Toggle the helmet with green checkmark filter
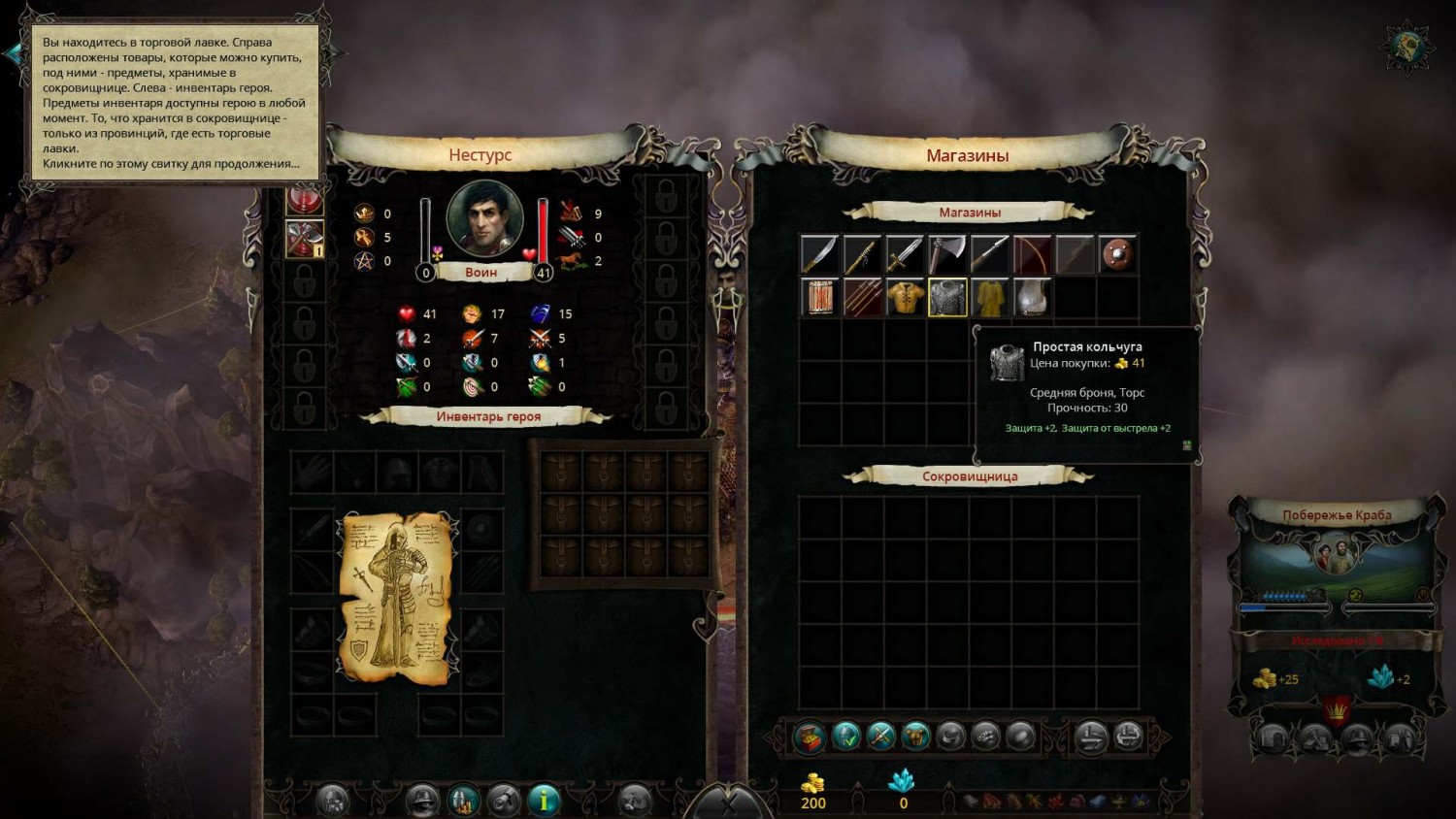 click(845, 737)
